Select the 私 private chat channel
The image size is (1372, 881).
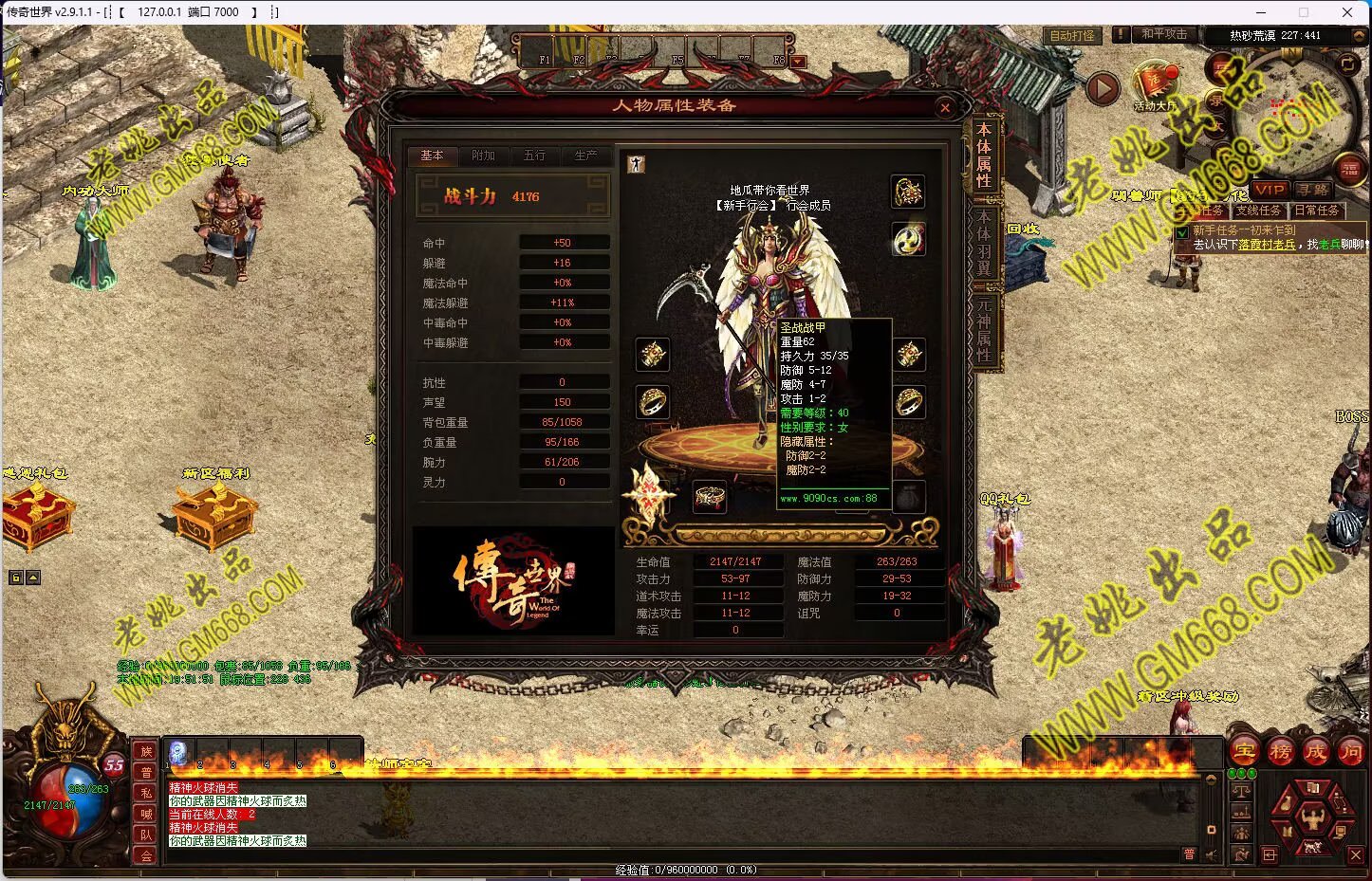click(x=146, y=793)
